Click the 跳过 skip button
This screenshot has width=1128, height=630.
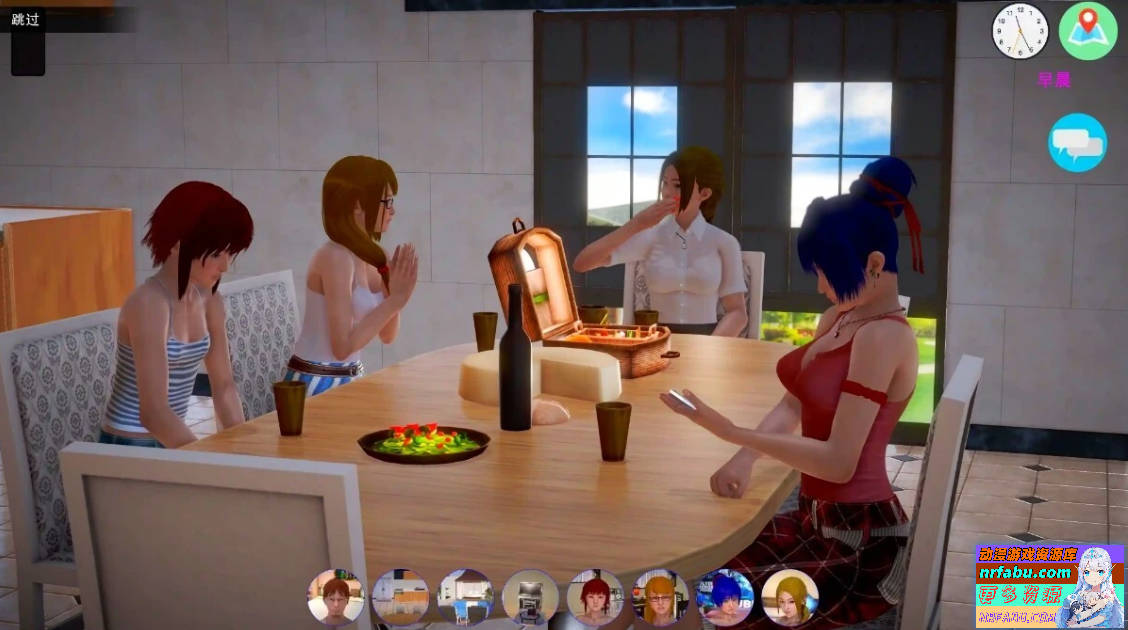click(x=26, y=20)
